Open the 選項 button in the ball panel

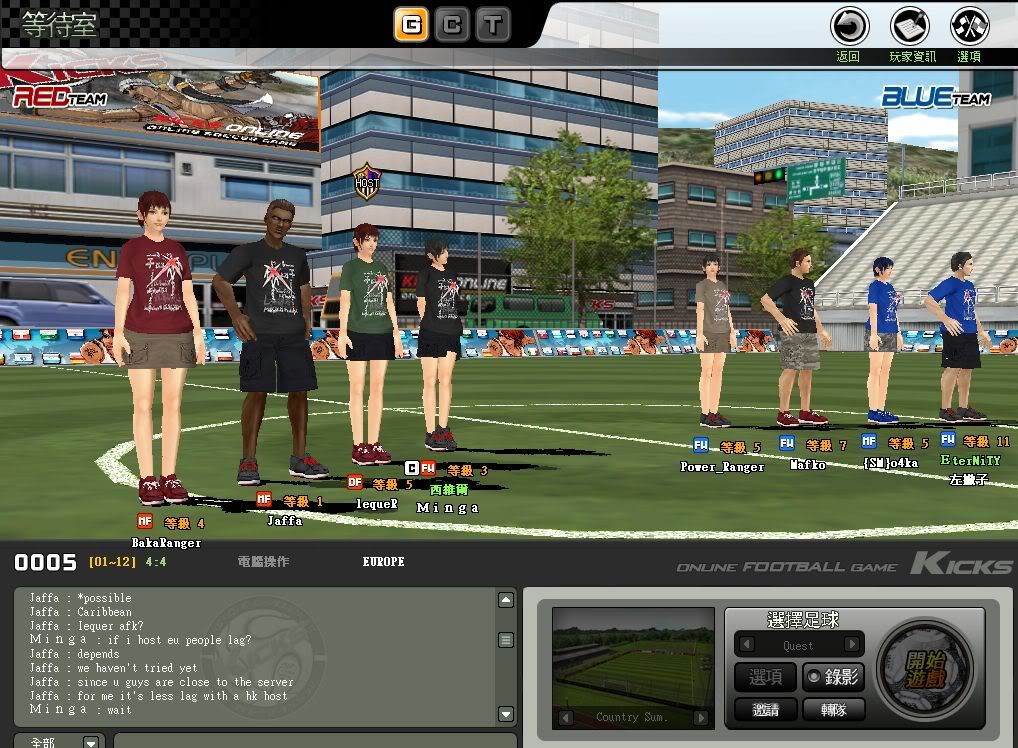click(x=766, y=677)
